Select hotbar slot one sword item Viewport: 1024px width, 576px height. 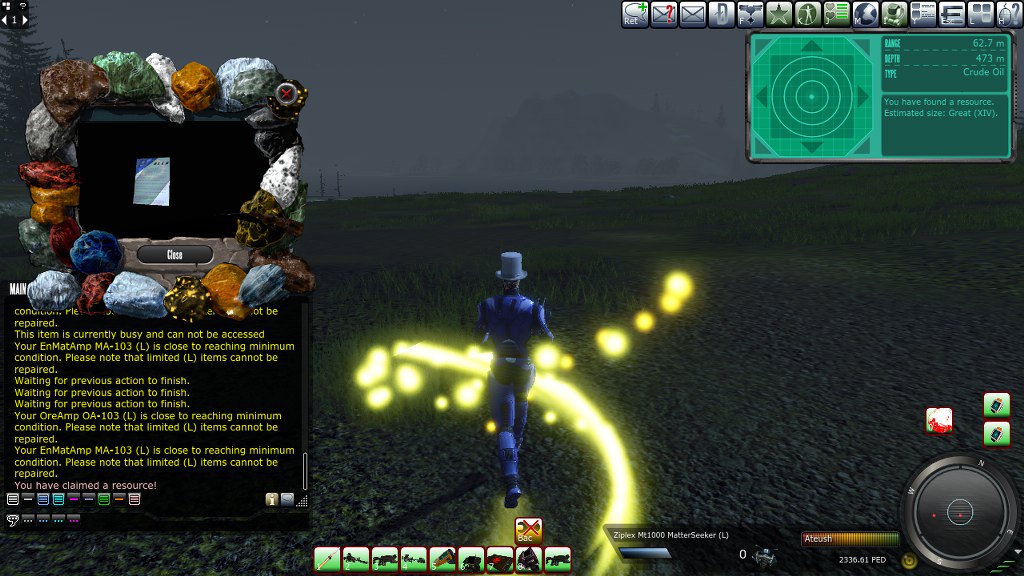[x=327, y=560]
